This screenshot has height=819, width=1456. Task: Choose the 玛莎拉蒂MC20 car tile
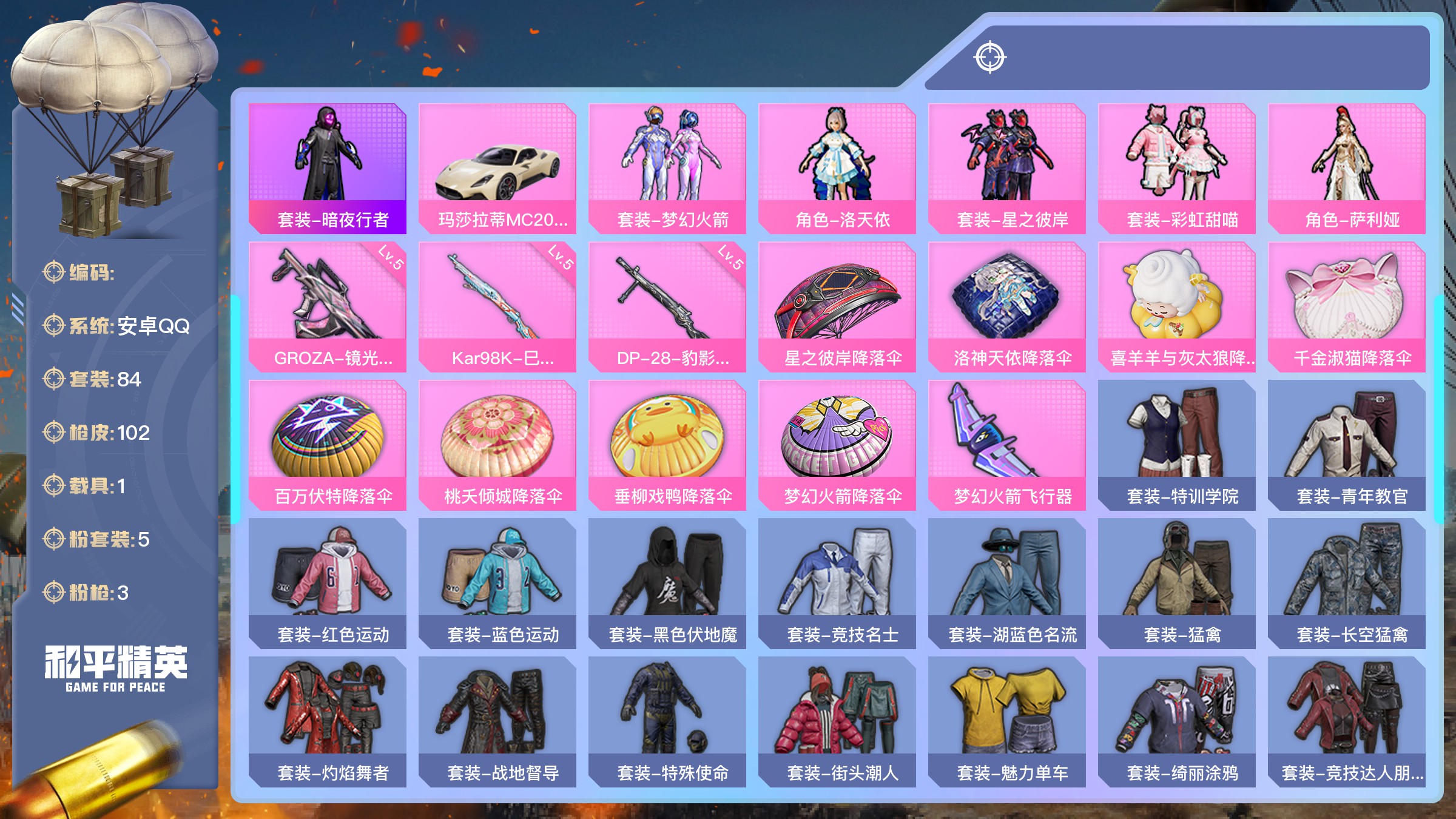click(x=497, y=168)
